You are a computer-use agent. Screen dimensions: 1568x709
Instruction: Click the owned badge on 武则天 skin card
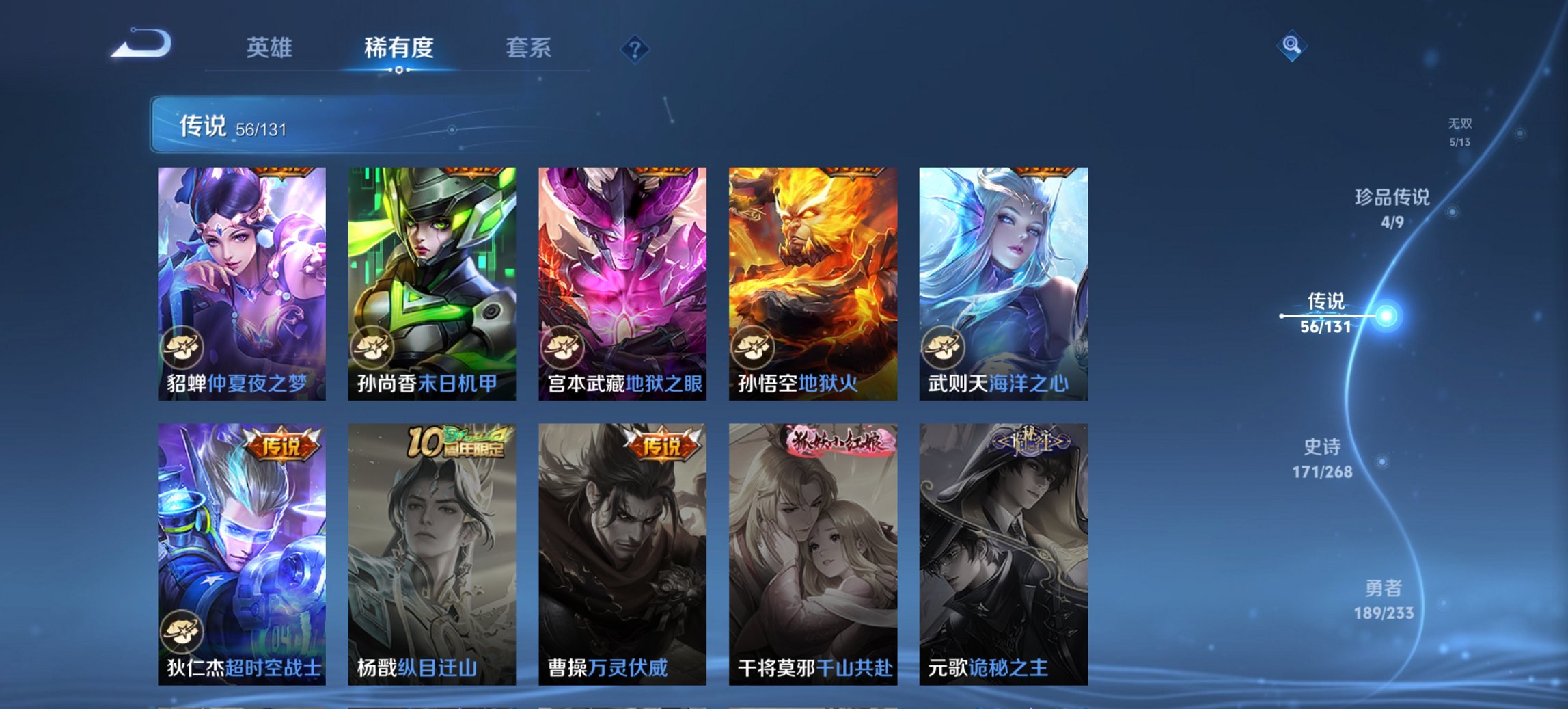[x=943, y=349]
